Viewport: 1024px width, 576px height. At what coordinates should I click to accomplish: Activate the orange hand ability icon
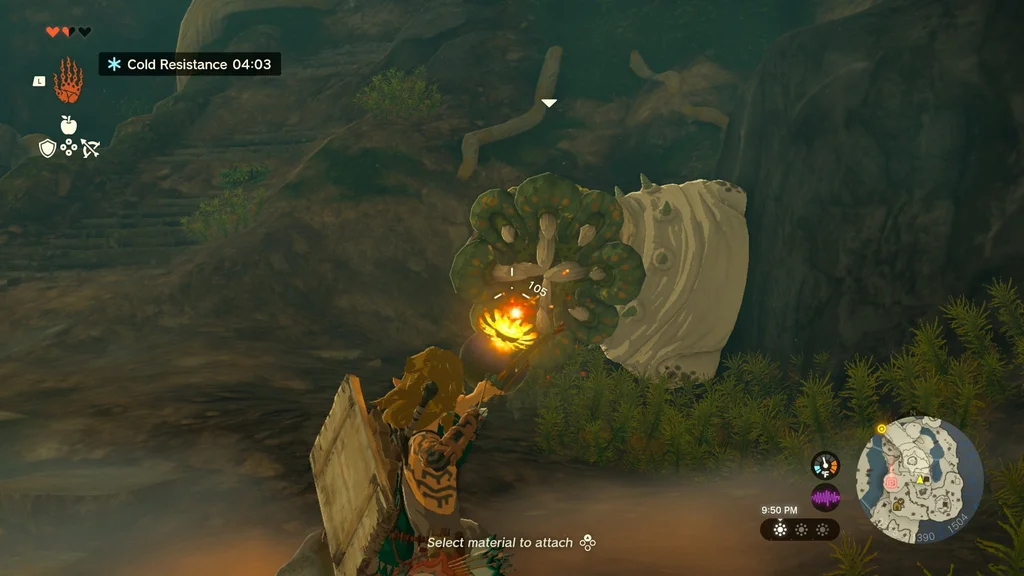point(68,81)
